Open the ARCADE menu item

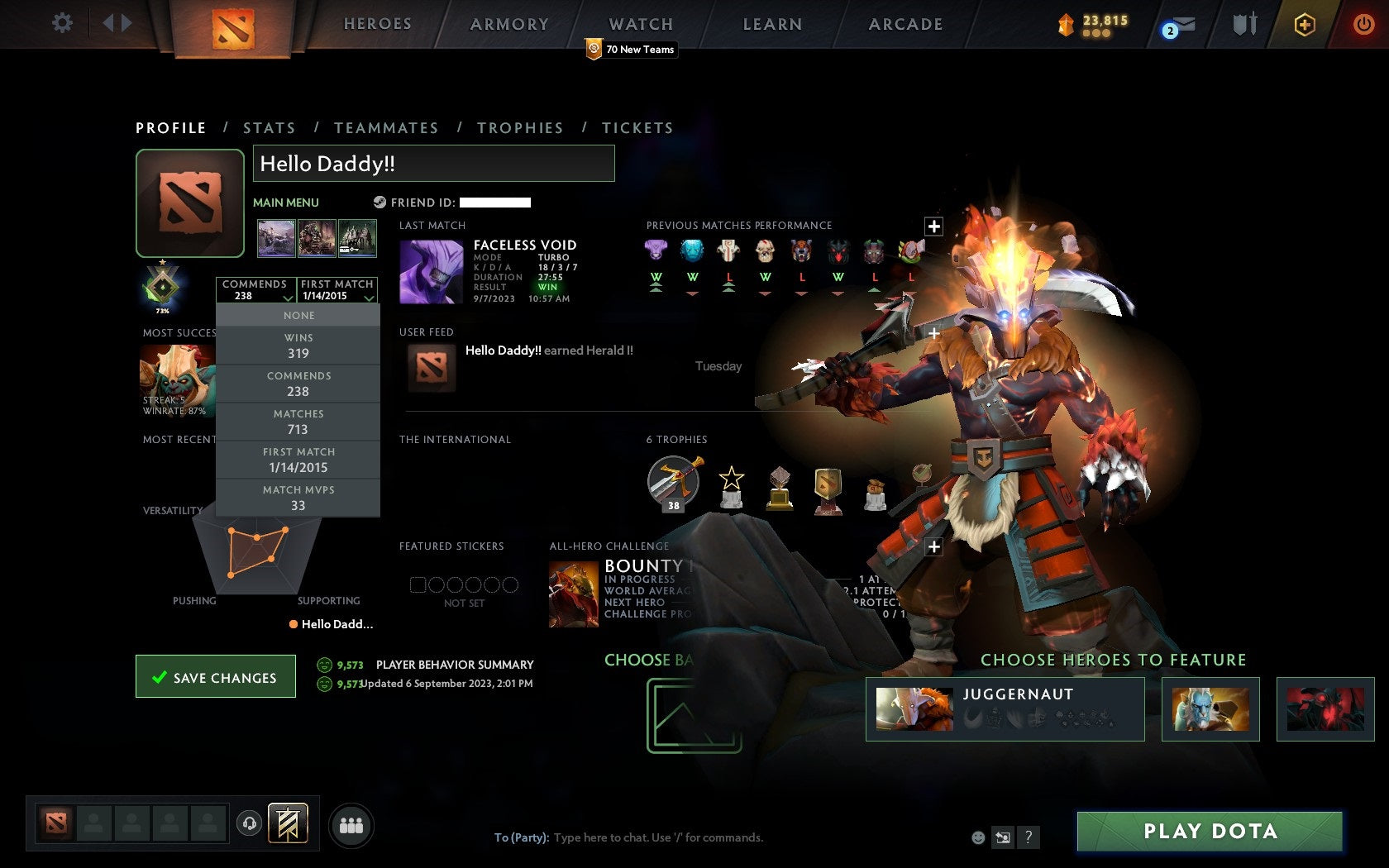(905, 24)
